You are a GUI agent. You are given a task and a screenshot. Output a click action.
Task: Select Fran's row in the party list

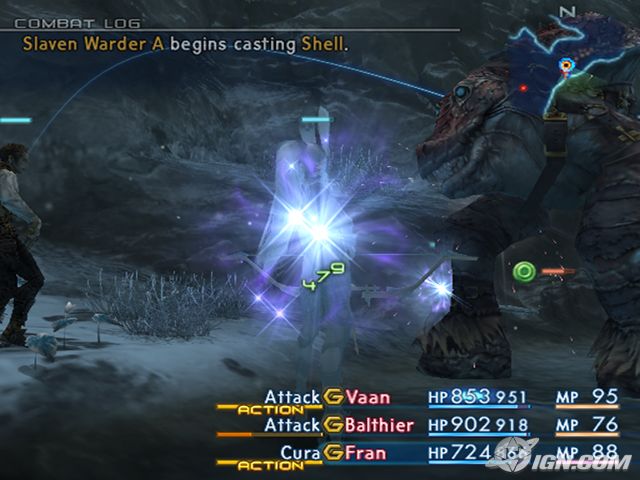[366, 453]
